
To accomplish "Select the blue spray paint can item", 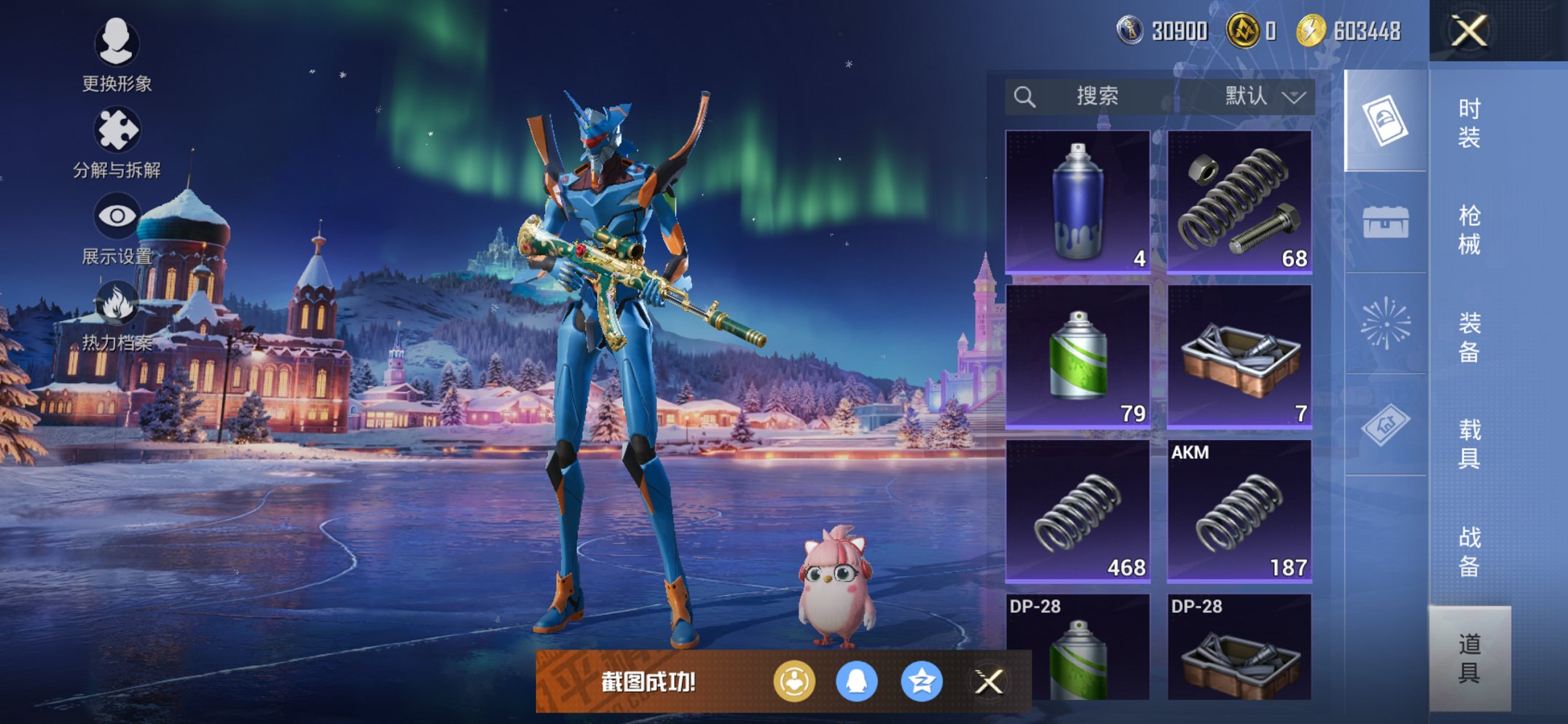I will point(1077,201).
